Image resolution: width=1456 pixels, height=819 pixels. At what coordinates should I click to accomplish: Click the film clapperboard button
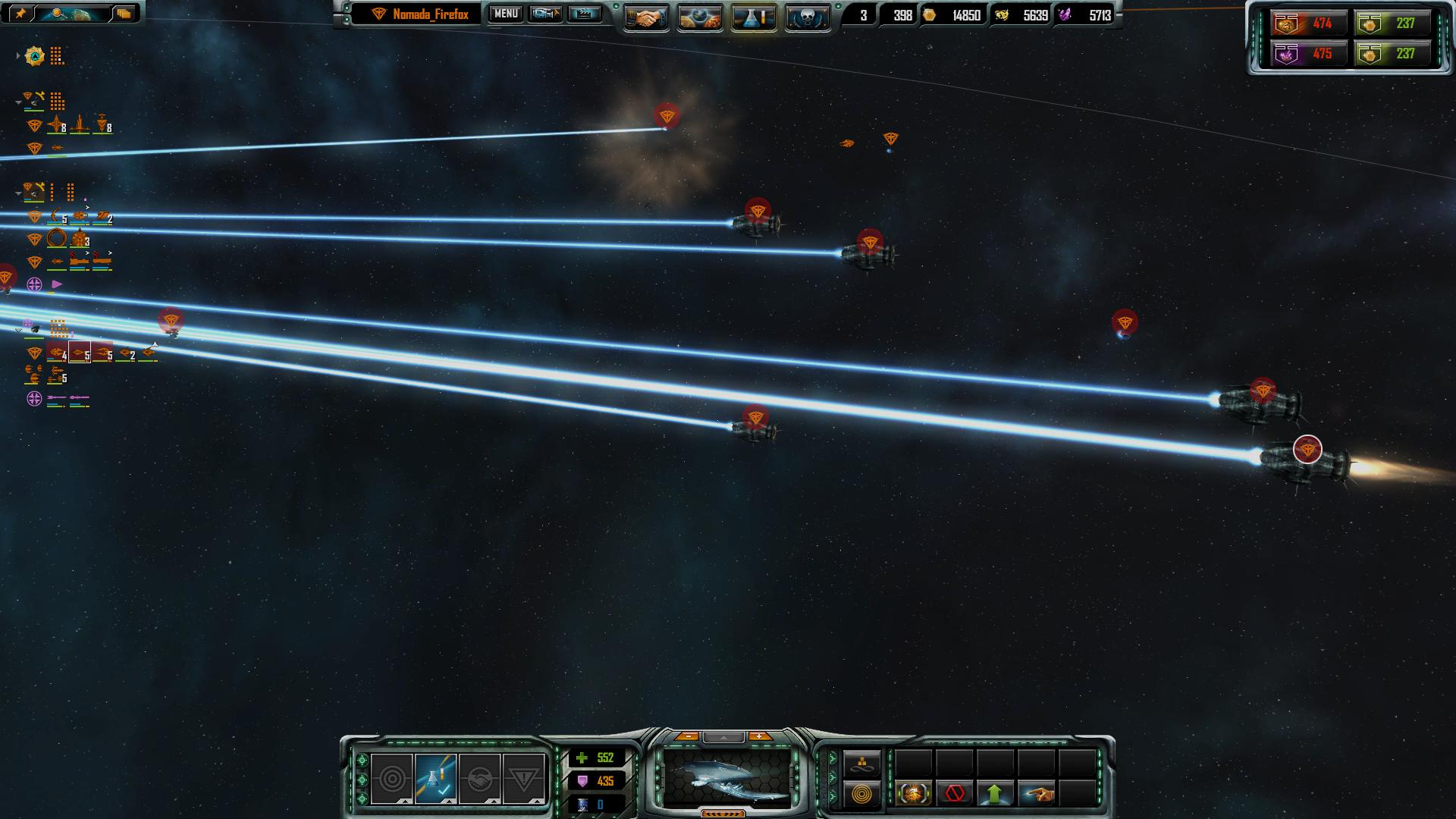[584, 14]
